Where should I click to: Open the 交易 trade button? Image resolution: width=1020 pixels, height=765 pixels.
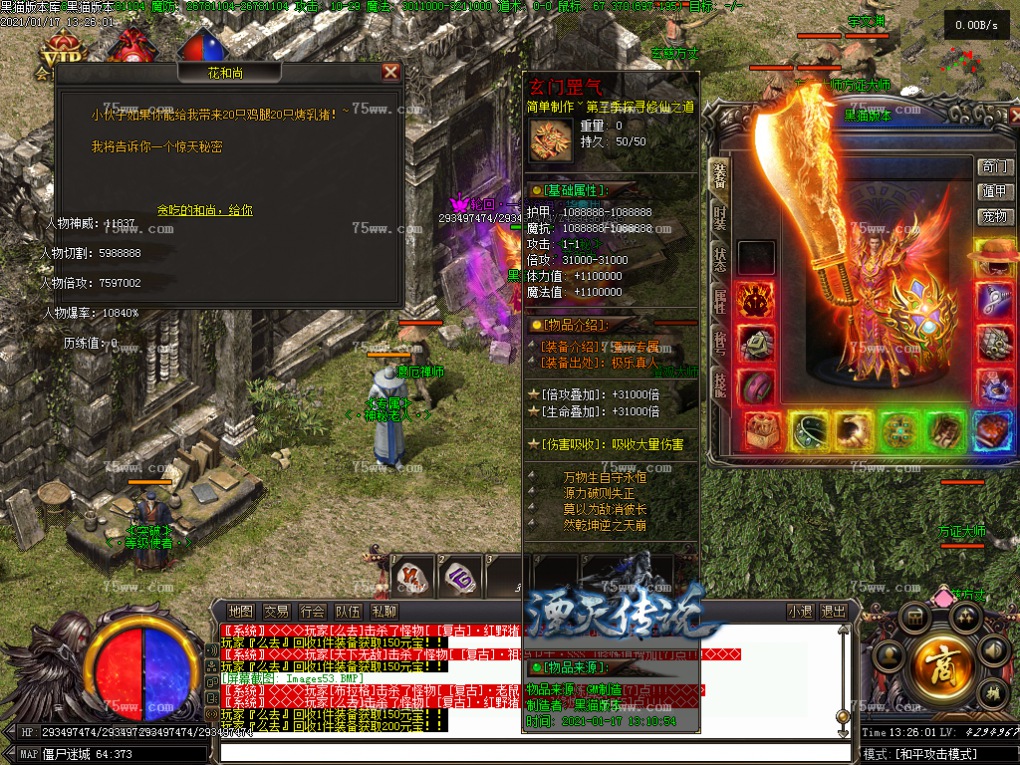[x=276, y=611]
